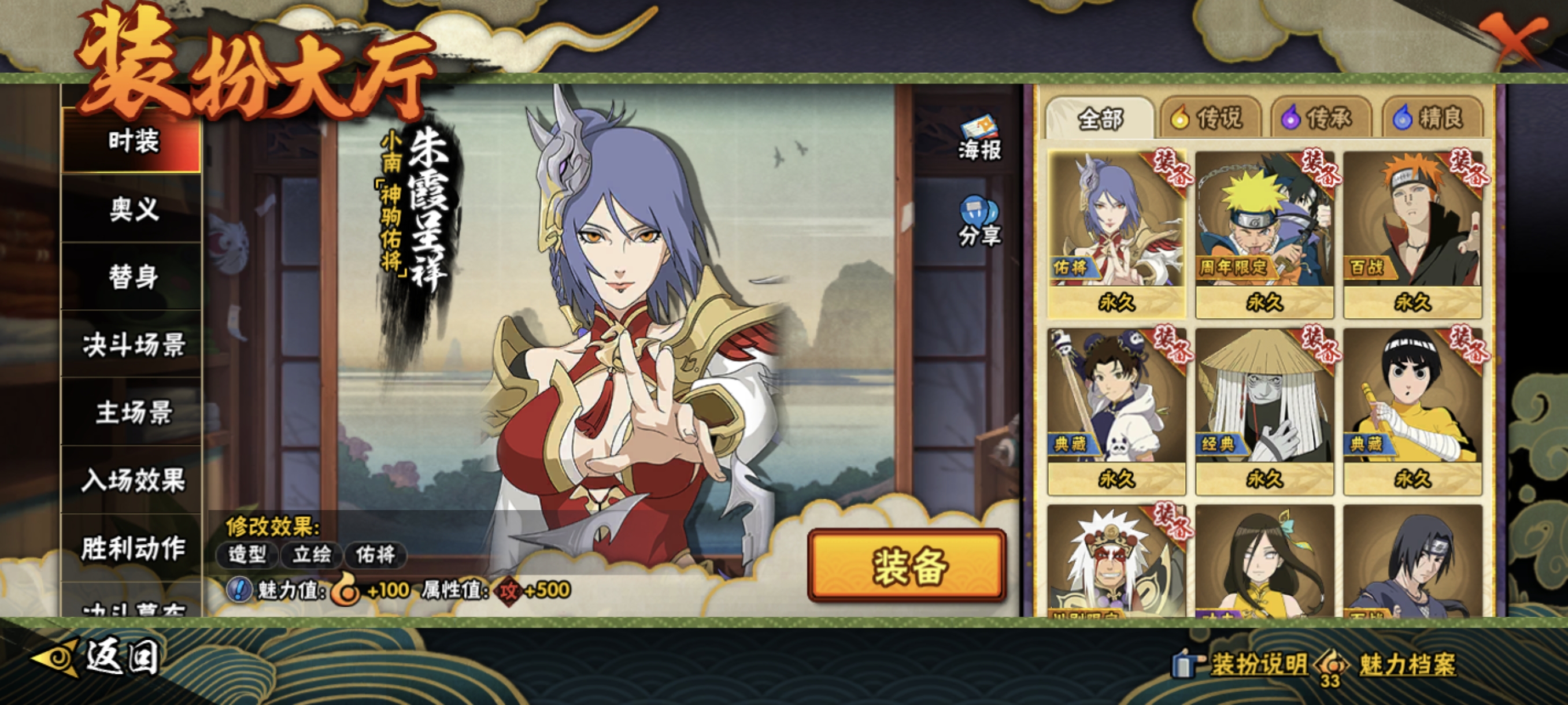Select the Rock Lee 典藏 outfit card

coord(1412,411)
